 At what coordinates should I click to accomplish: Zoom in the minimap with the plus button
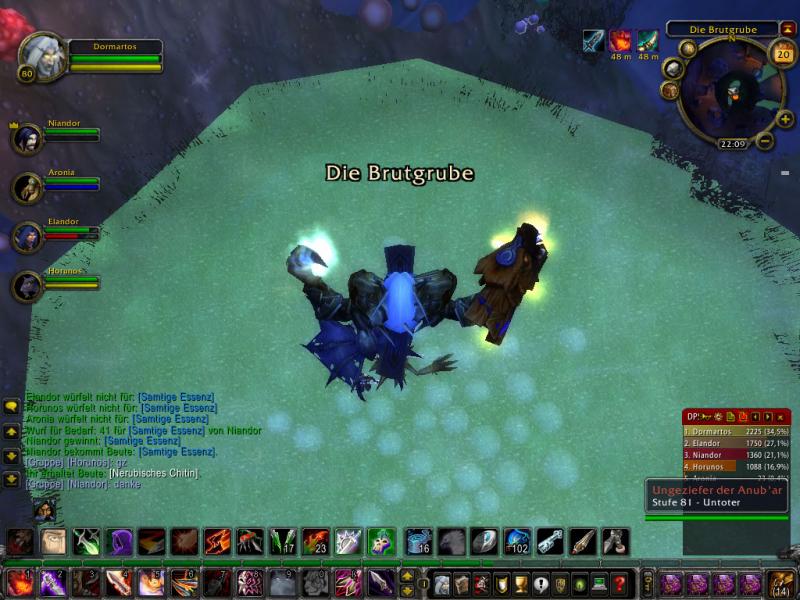[x=786, y=119]
